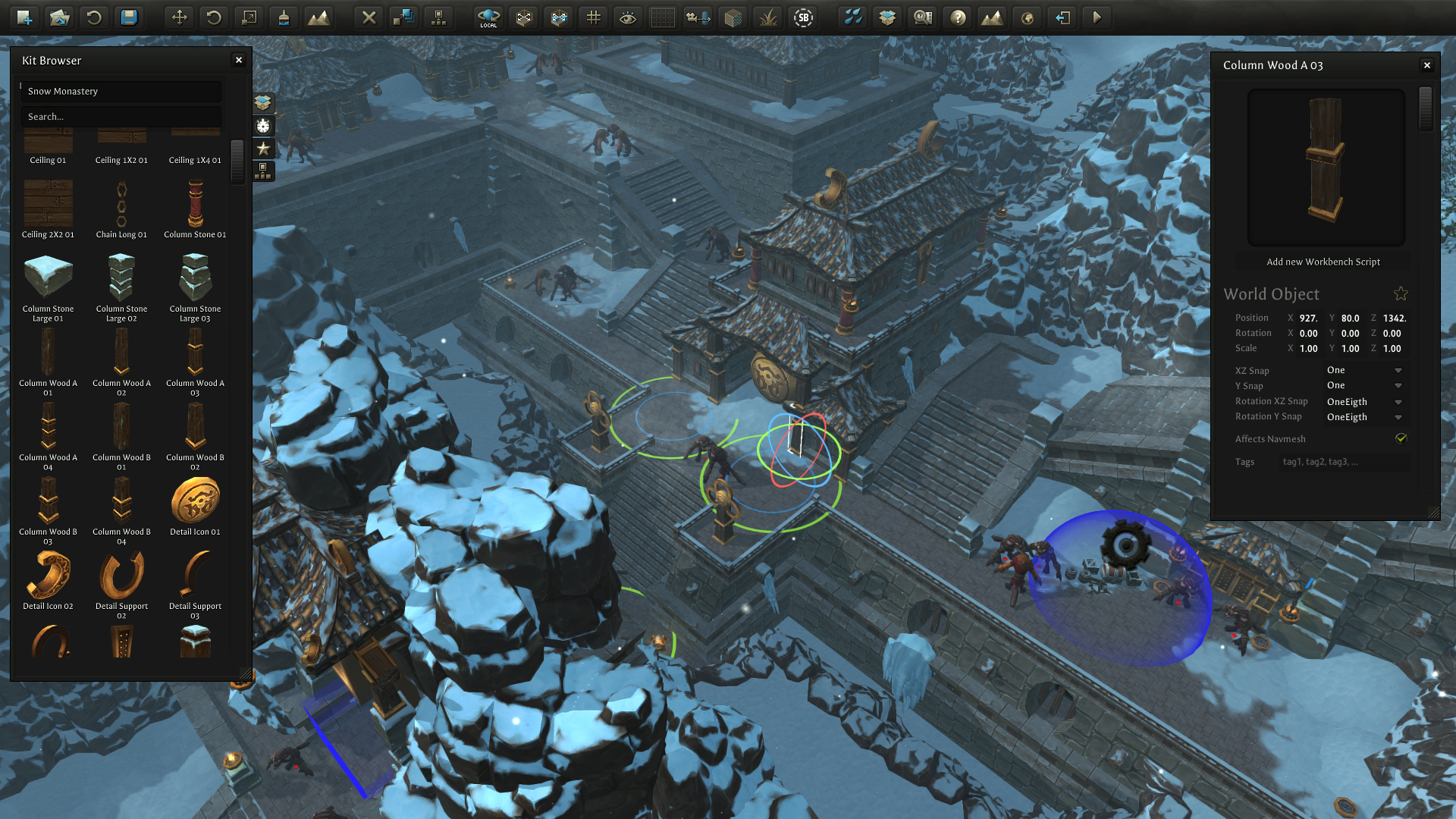Toggle Affects Navmesh in the World Object panel

(x=1401, y=438)
